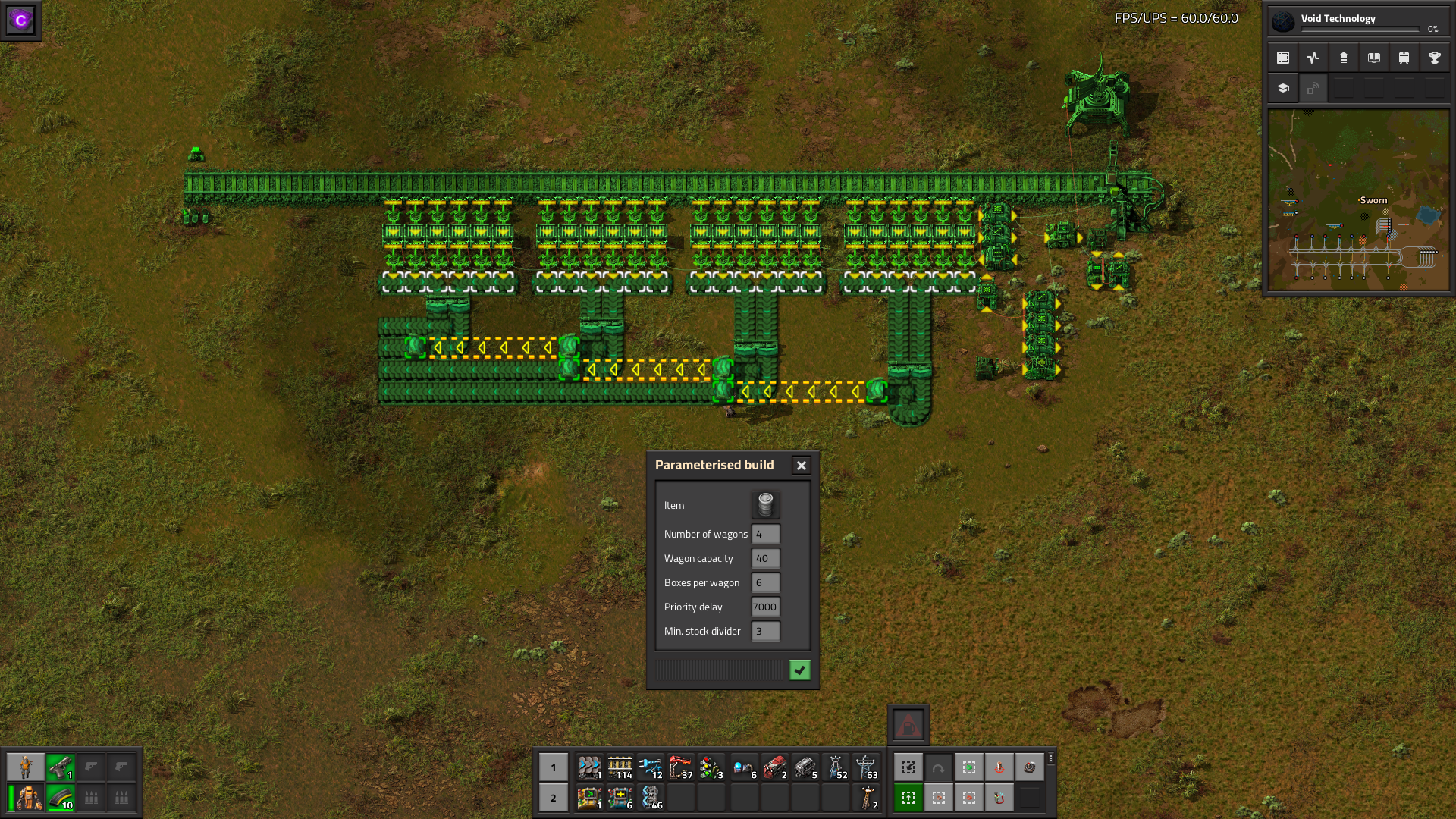Click the Min. stock divider input
Image resolution: width=1456 pixels, height=819 pixels.
click(765, 632)
